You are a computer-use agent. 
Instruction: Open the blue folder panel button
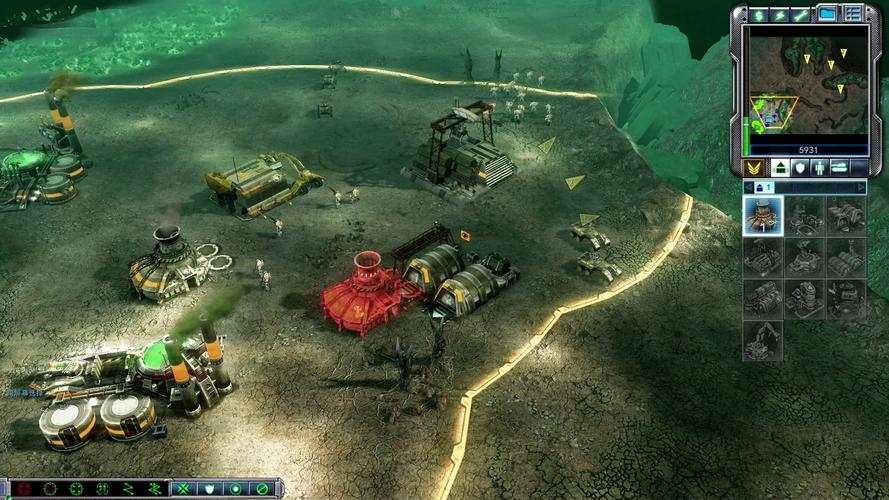[x=828, y=14]
